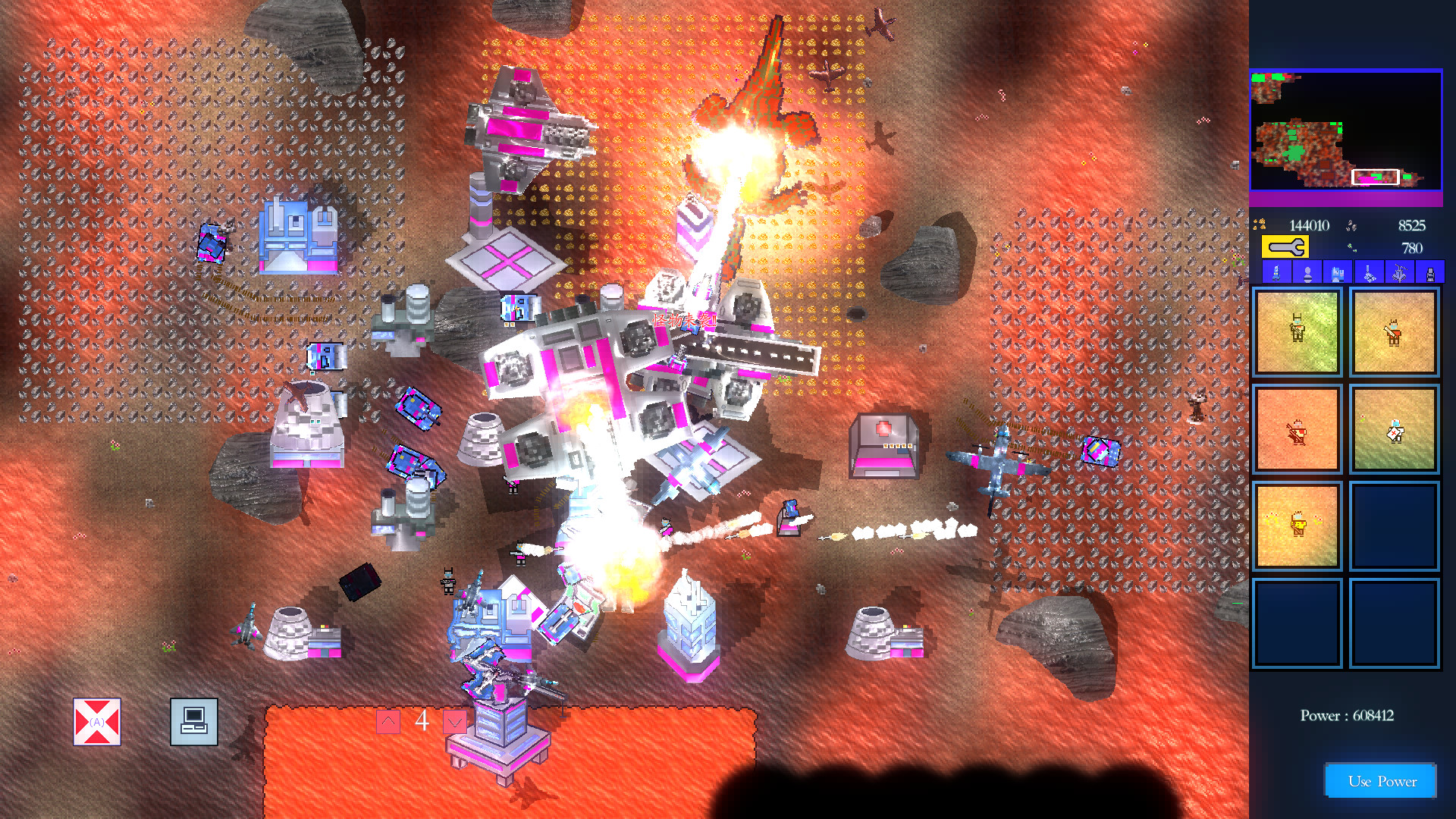Open the computer terminal icon button
The image size is (1456, 819).
(x=194, y=722)
